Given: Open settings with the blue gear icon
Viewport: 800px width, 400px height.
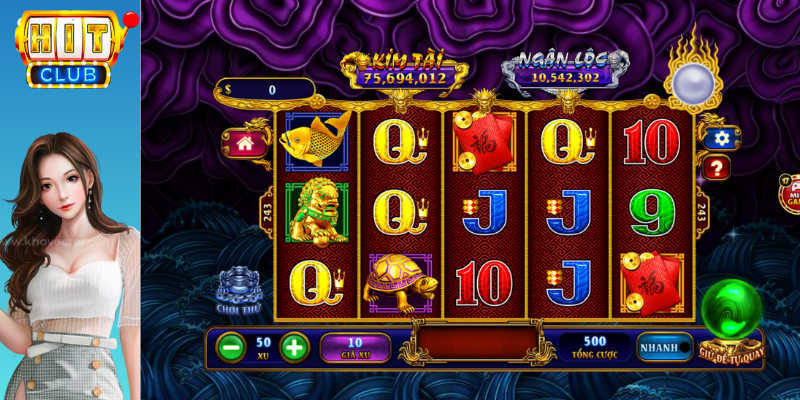Looking at the screenshot, I should (x=719, y=138).
